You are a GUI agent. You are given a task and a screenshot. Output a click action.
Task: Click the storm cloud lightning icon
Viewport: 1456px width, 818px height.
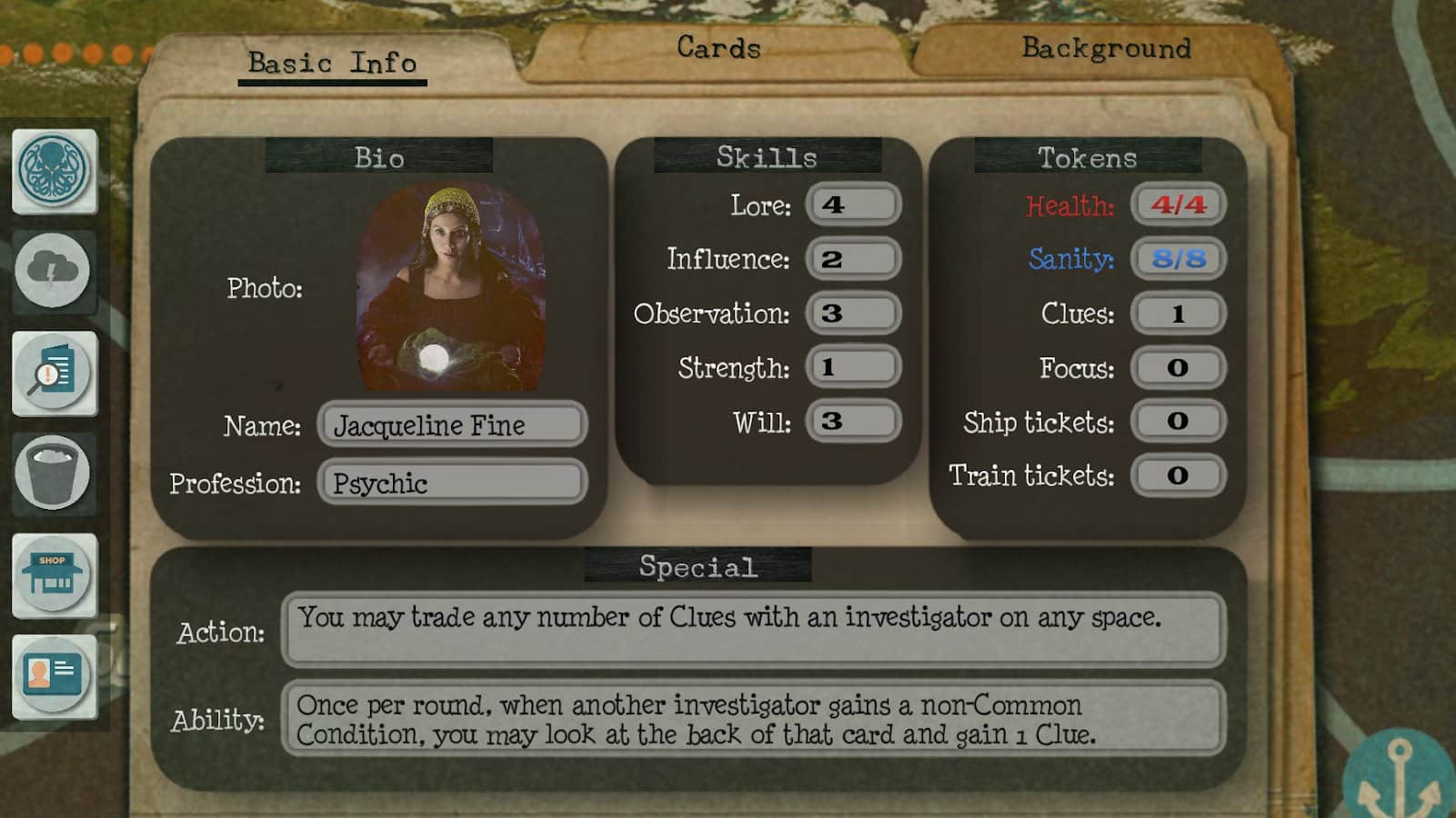53,271
